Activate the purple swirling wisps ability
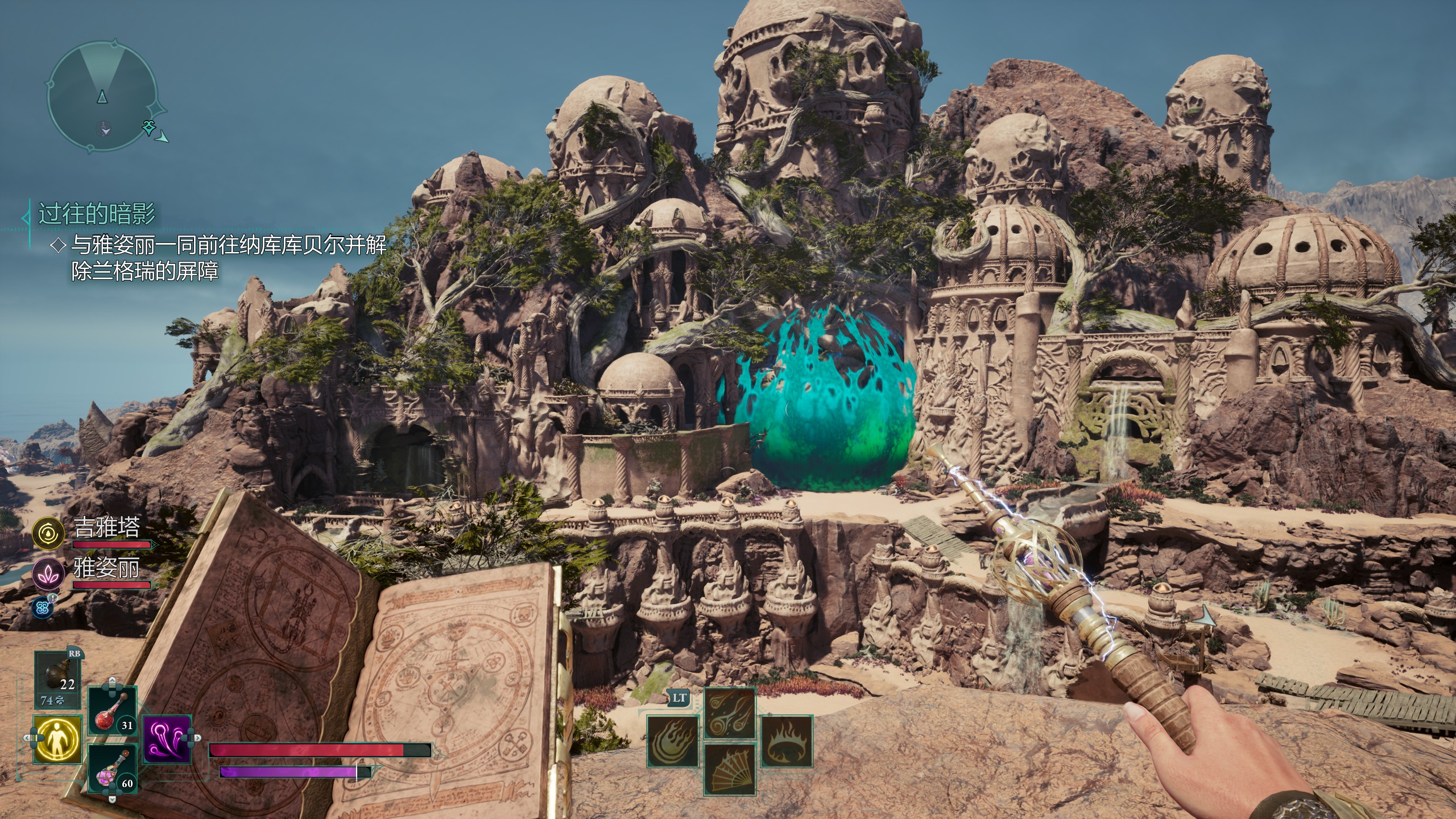The width and height of the screenshot is (1456, 819). pyautogui.click(x=166, y=739)
